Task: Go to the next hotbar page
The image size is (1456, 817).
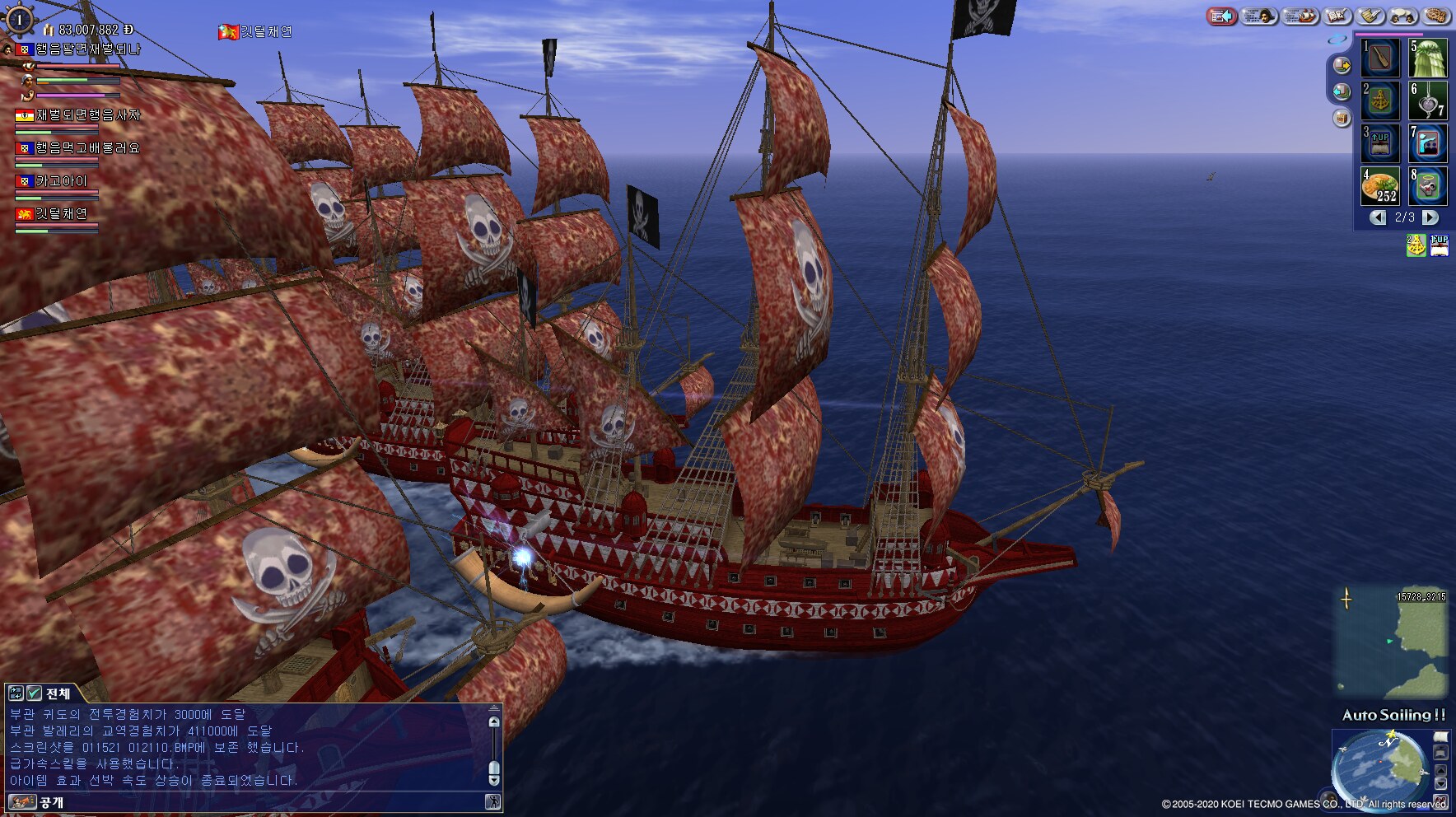Action: [x=1431, y=217]
